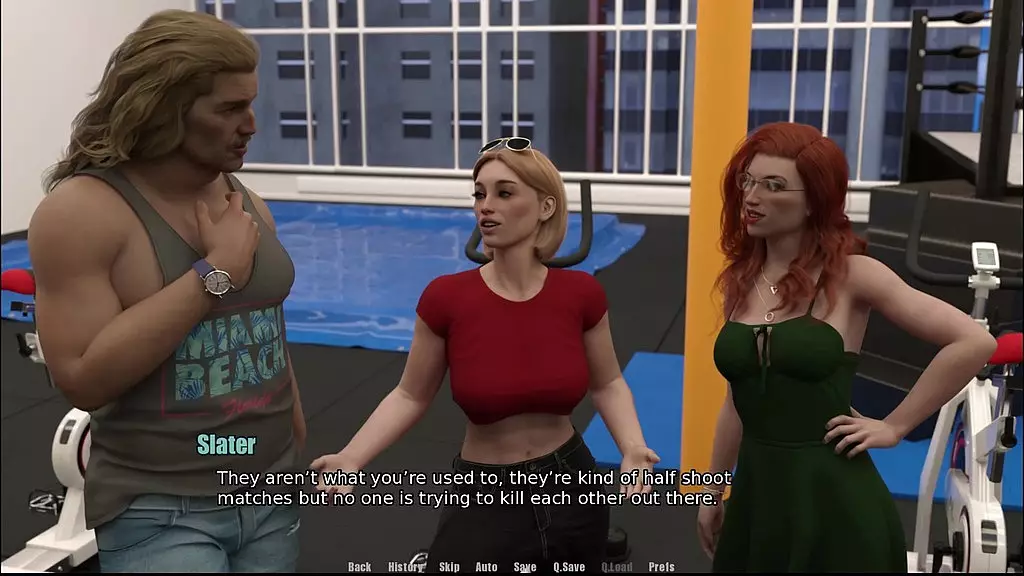1024x576 pixels.
Task: Open the dialogue History log
Action: coord(405,567)
